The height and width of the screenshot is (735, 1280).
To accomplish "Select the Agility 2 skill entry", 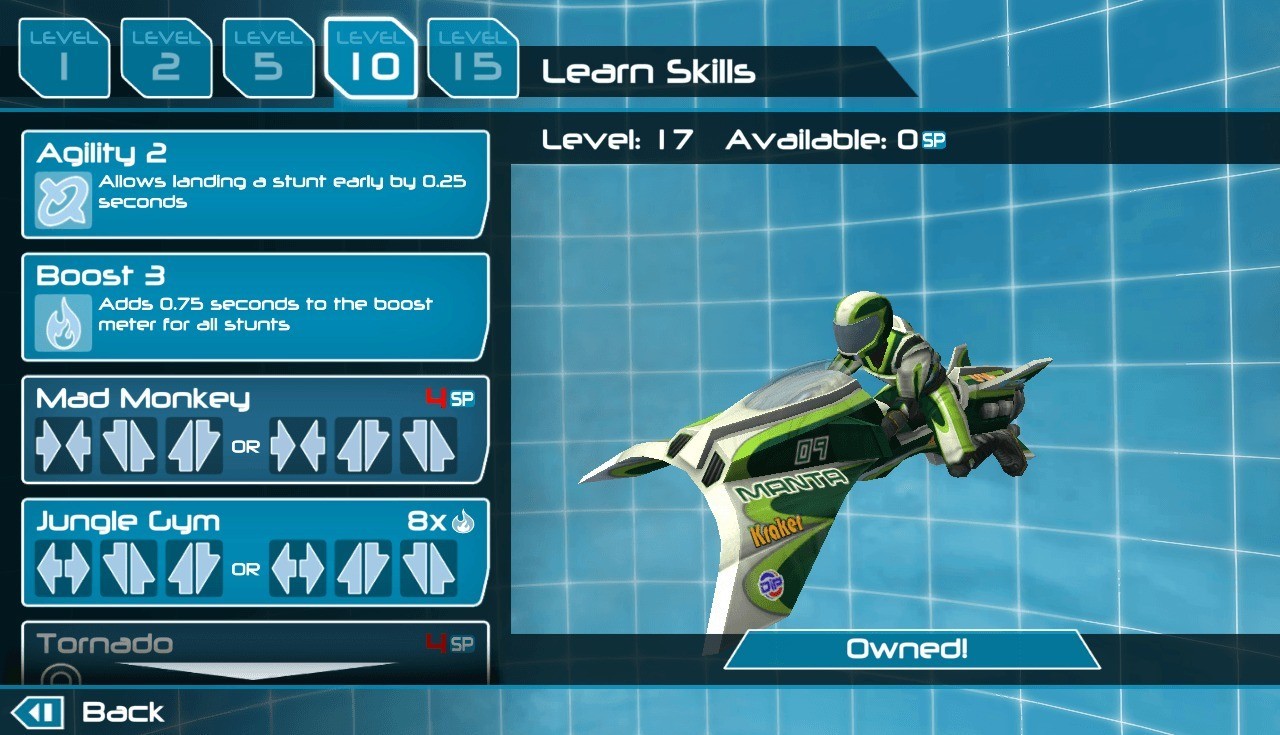I will coord(255,184).
